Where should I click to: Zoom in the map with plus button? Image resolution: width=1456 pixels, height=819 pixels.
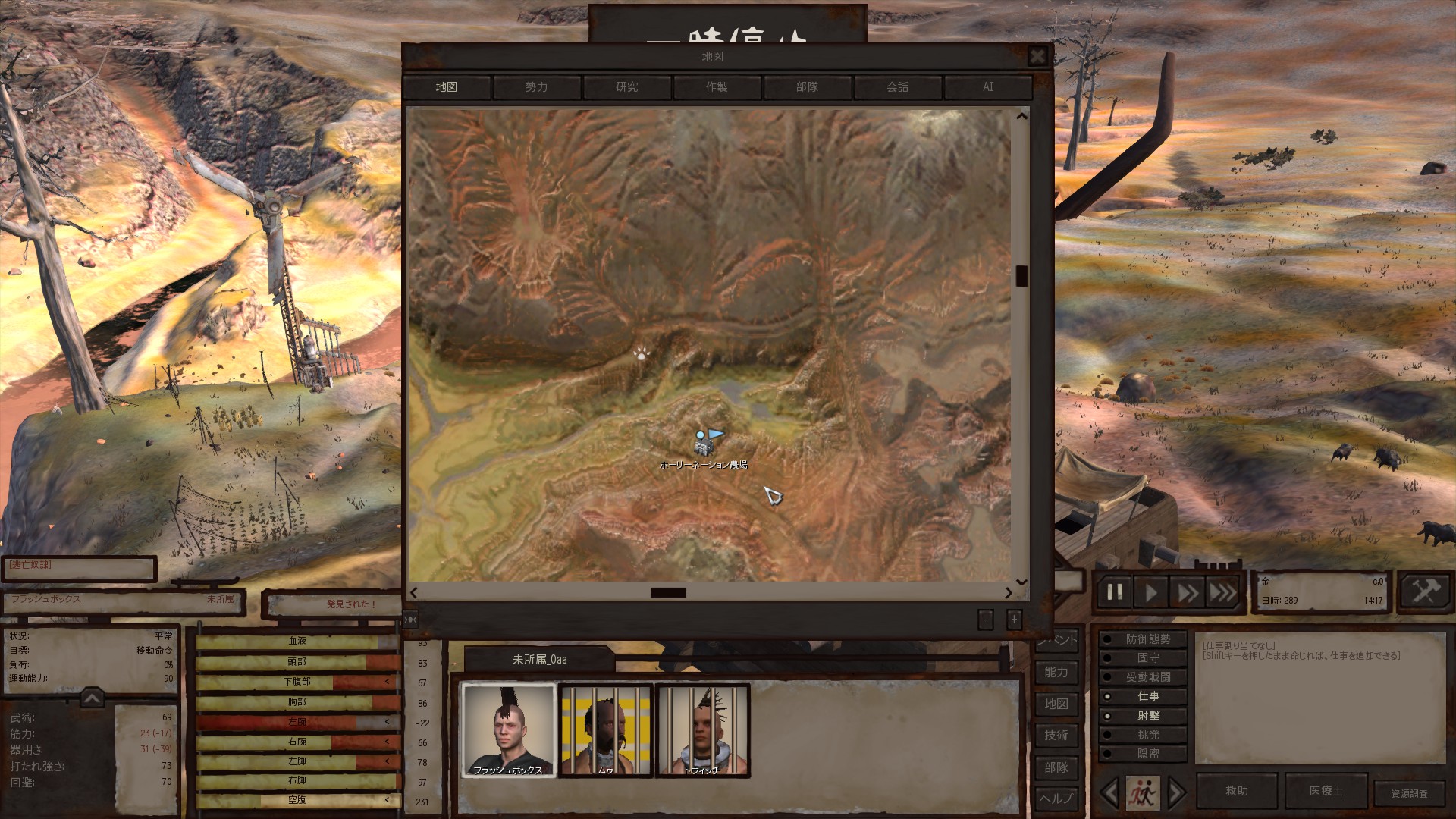click(x=1014, y=620)
